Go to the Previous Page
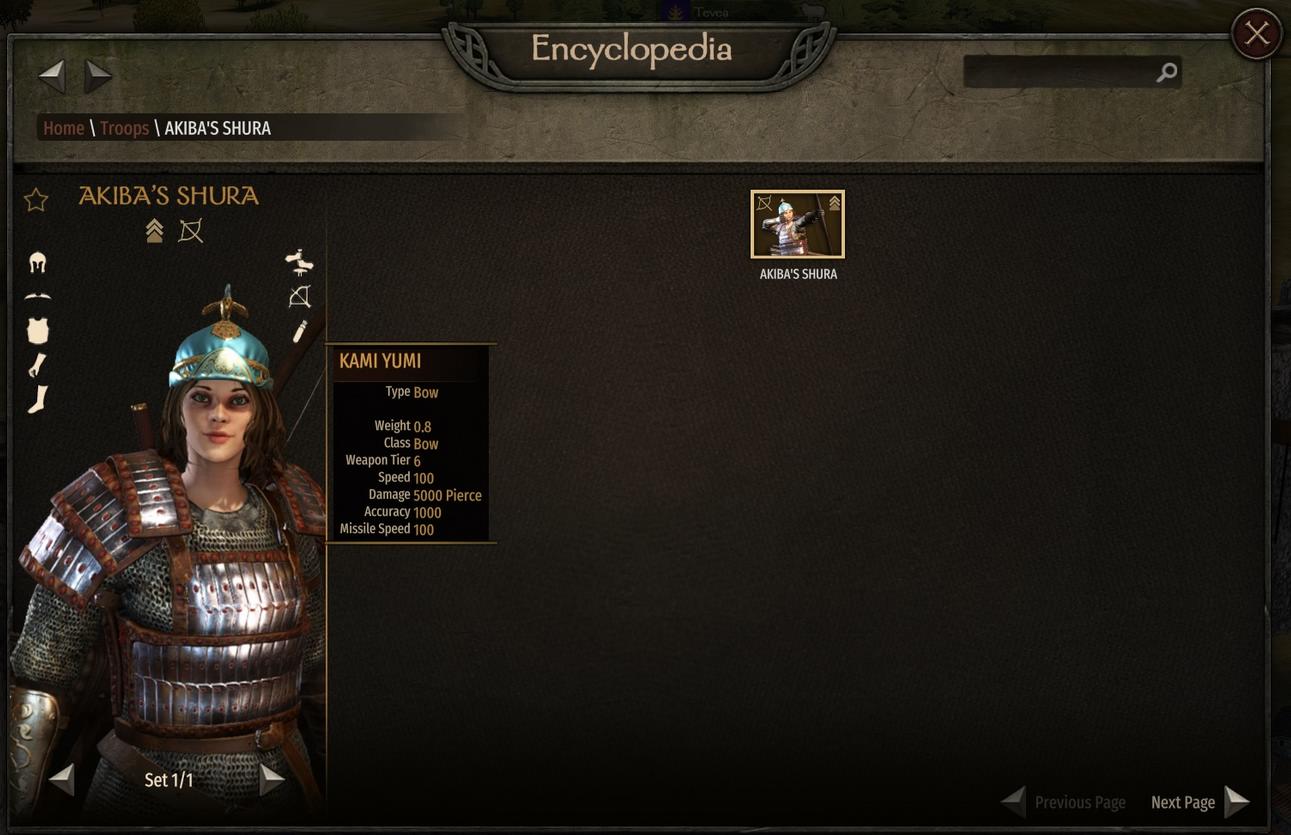This screenshot has width=1291, height=835. coord(1064,802)
